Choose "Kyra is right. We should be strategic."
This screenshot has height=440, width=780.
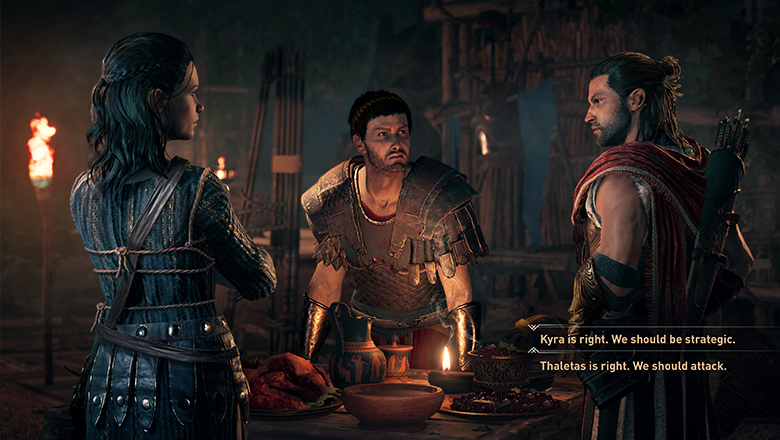(x=637, y=340)
